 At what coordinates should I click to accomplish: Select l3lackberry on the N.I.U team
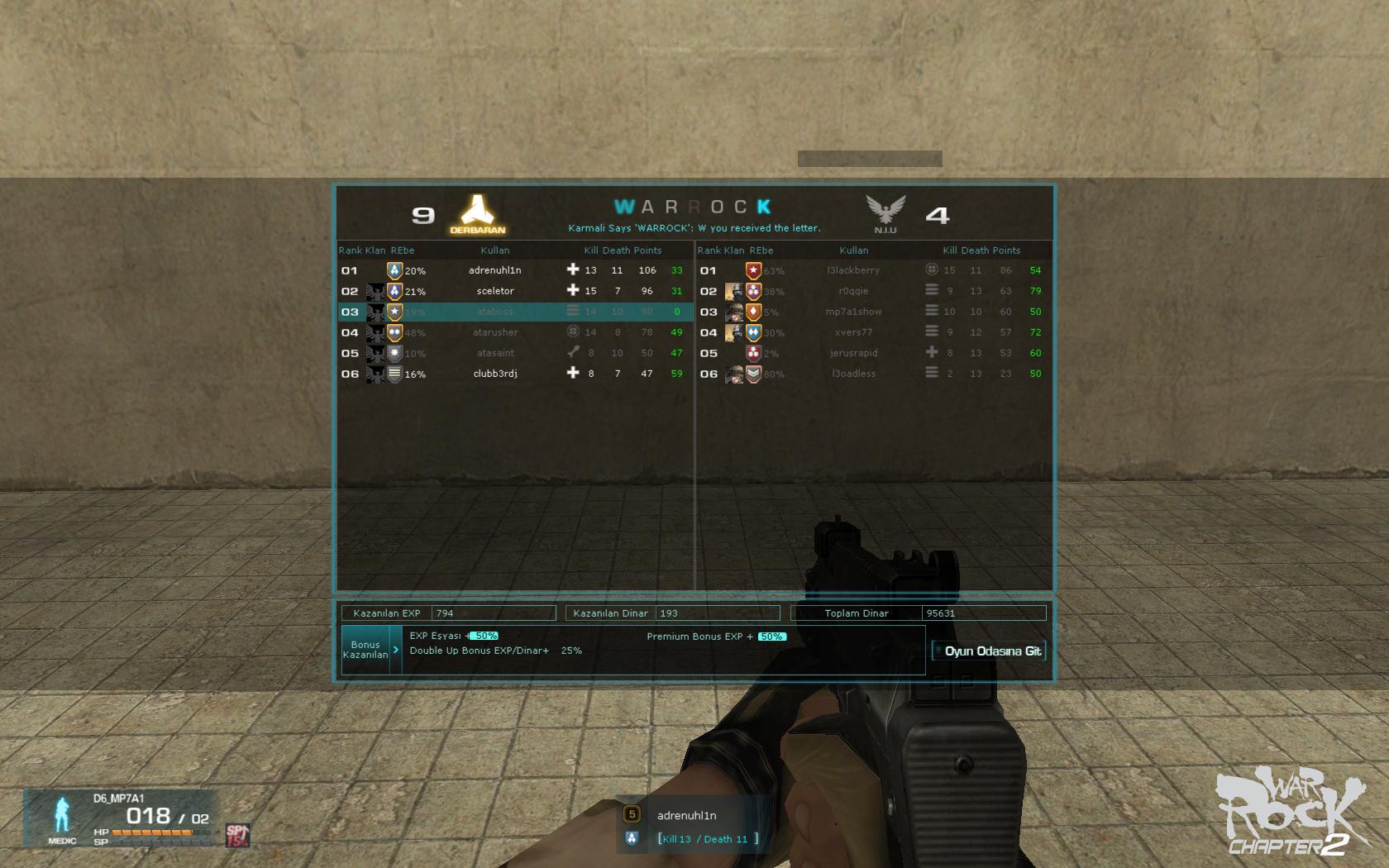(853, 270)
